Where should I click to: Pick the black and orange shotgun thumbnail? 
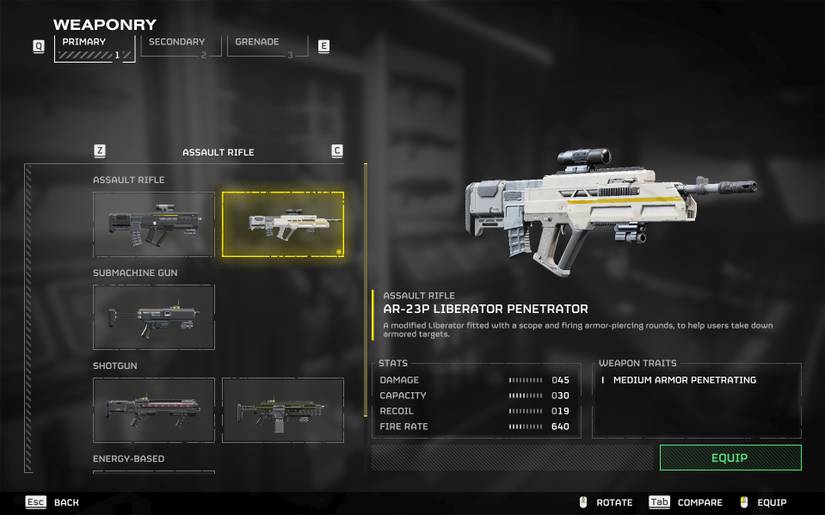point(153,410)
